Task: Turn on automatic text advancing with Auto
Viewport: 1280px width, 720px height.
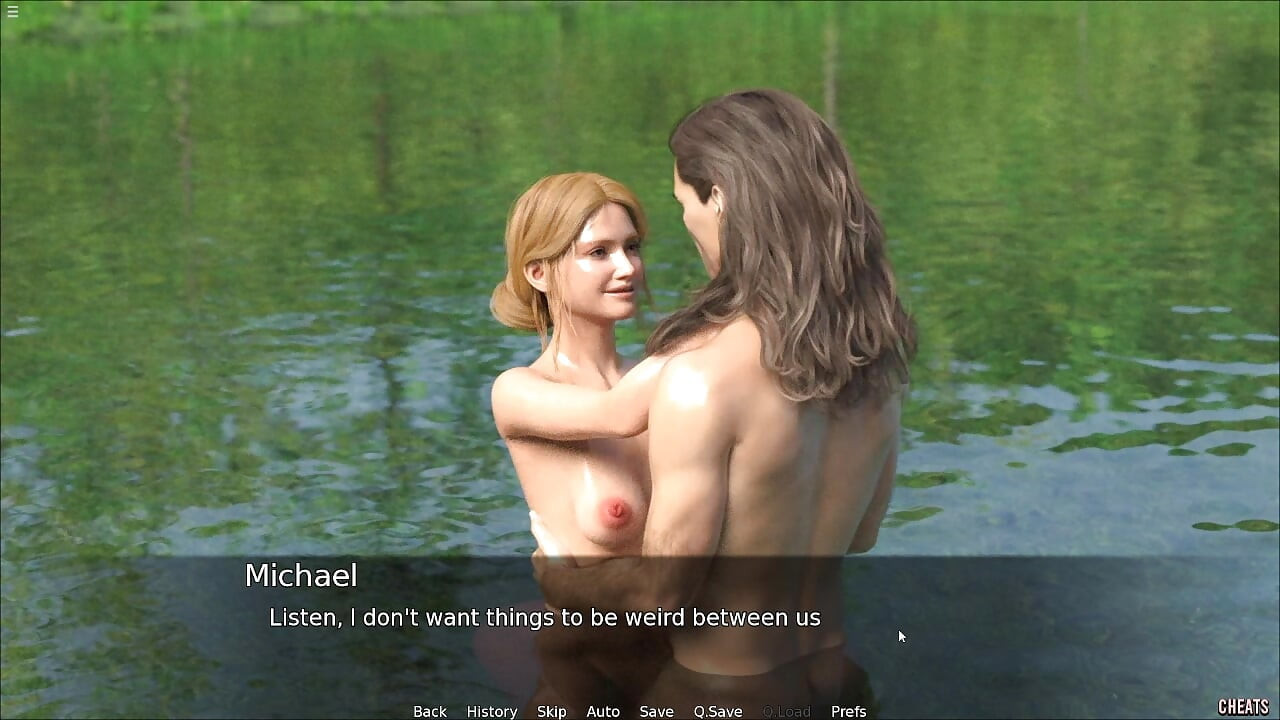Action: coord(603,711)
